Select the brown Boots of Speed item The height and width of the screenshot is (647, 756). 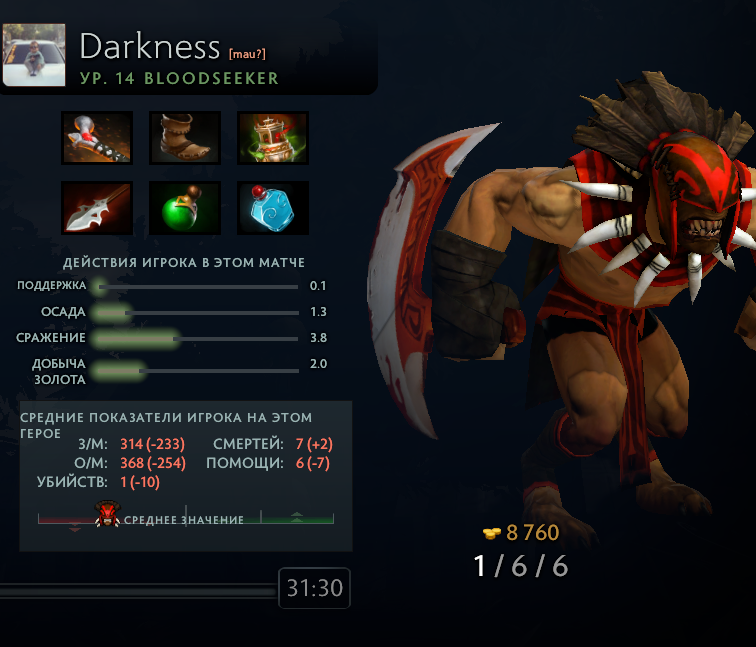185,138
